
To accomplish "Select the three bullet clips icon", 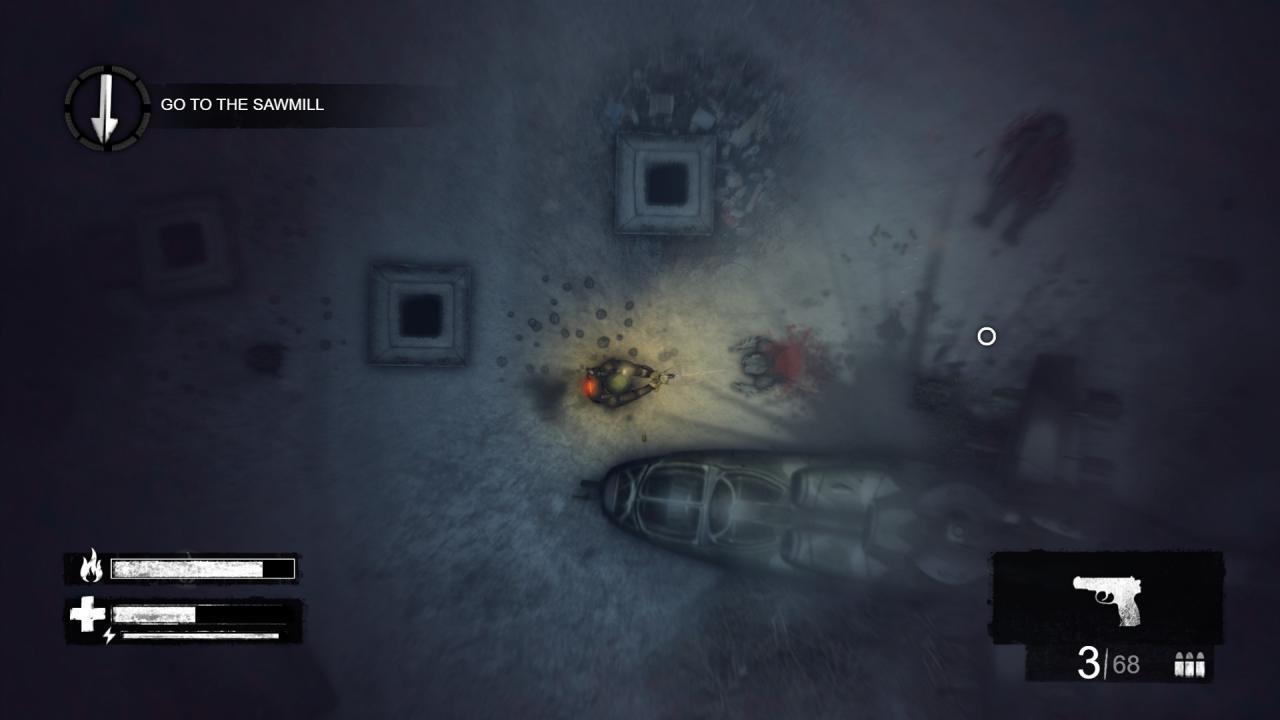I will point(1190,661).
